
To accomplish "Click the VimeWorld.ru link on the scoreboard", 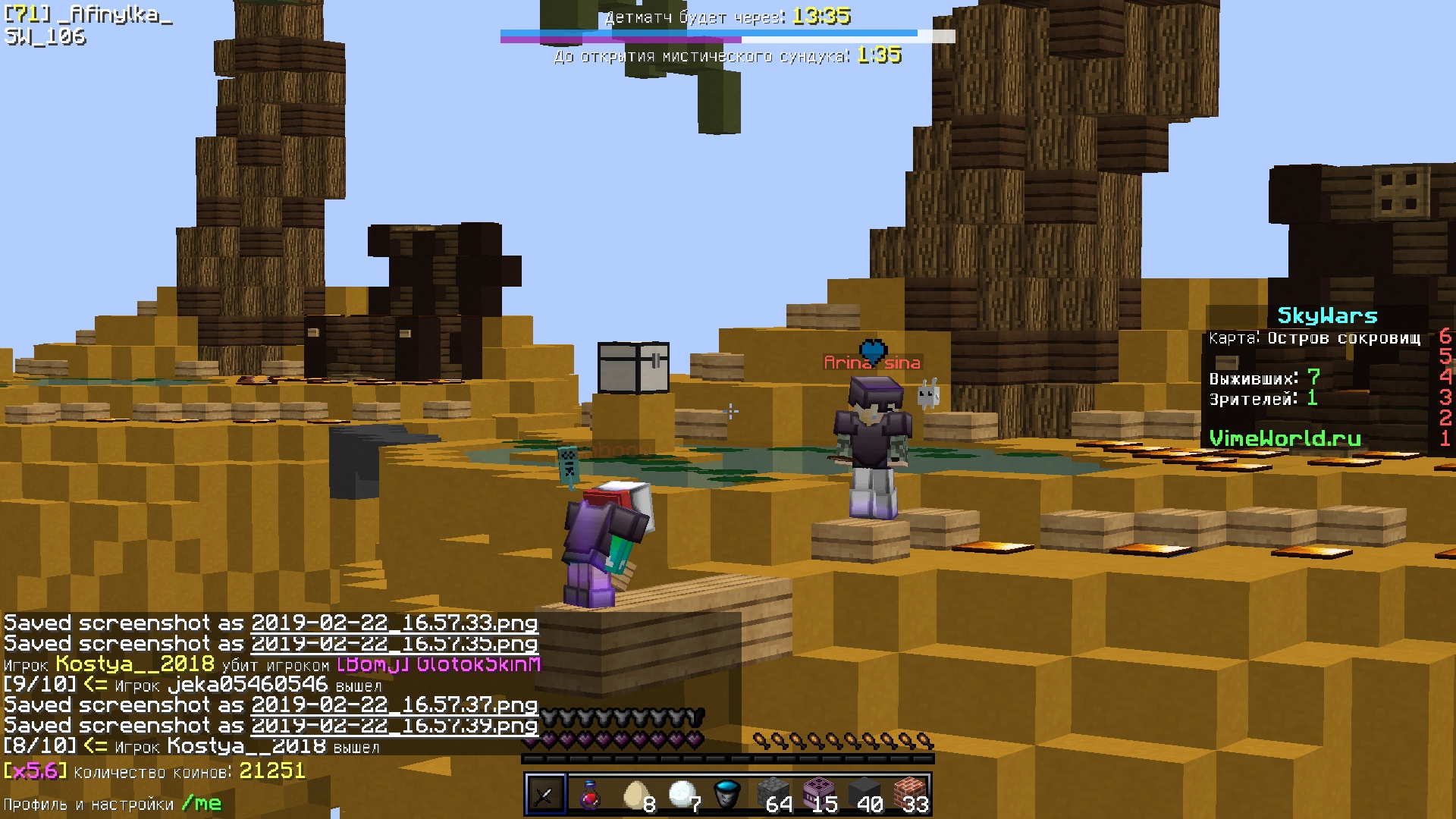I will click(1287, 438).
